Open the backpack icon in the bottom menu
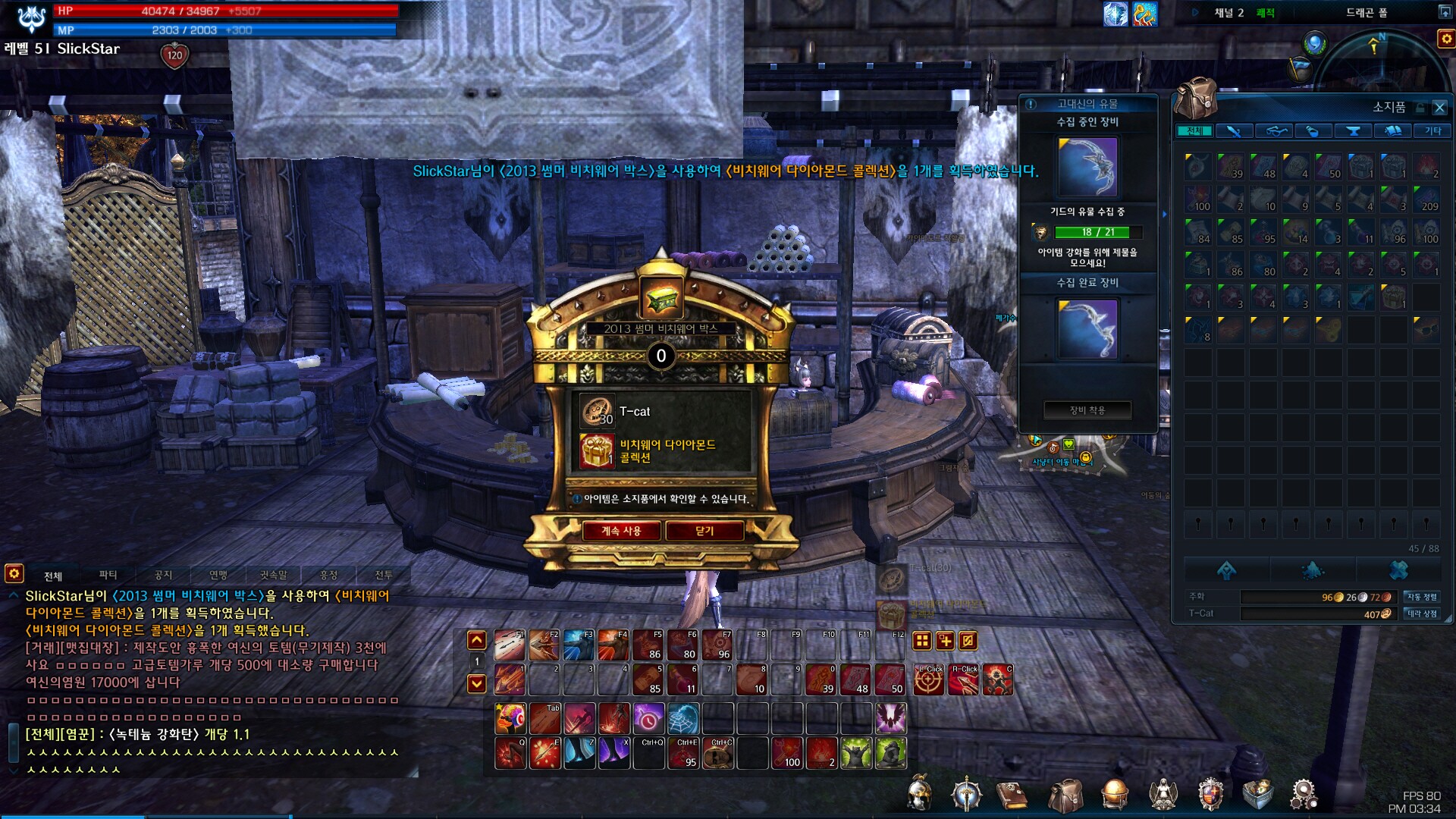The width and height of the screenshot is (1456, 819). [1065, 796]
